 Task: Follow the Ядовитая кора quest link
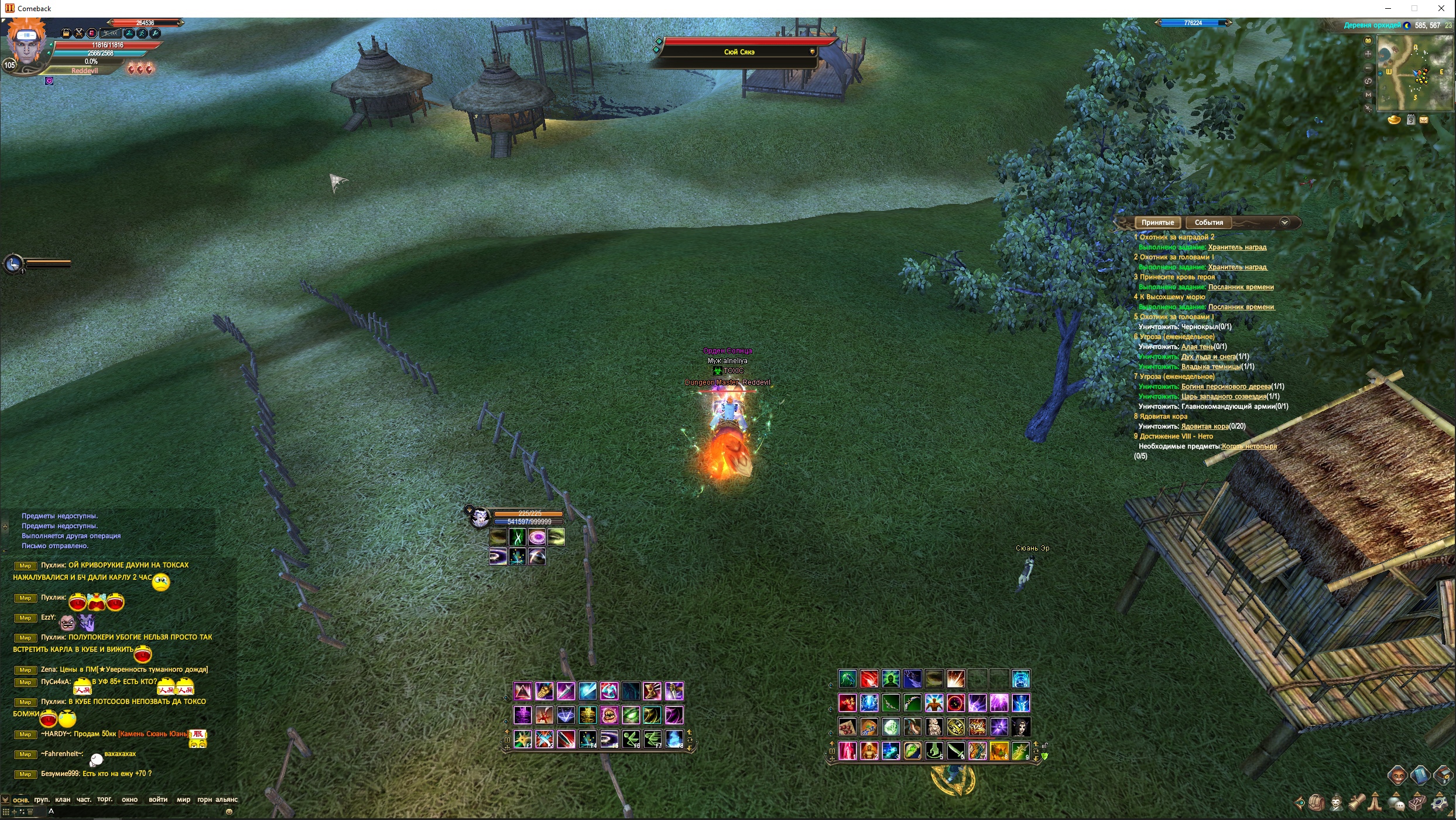[x=1204, y=426]
